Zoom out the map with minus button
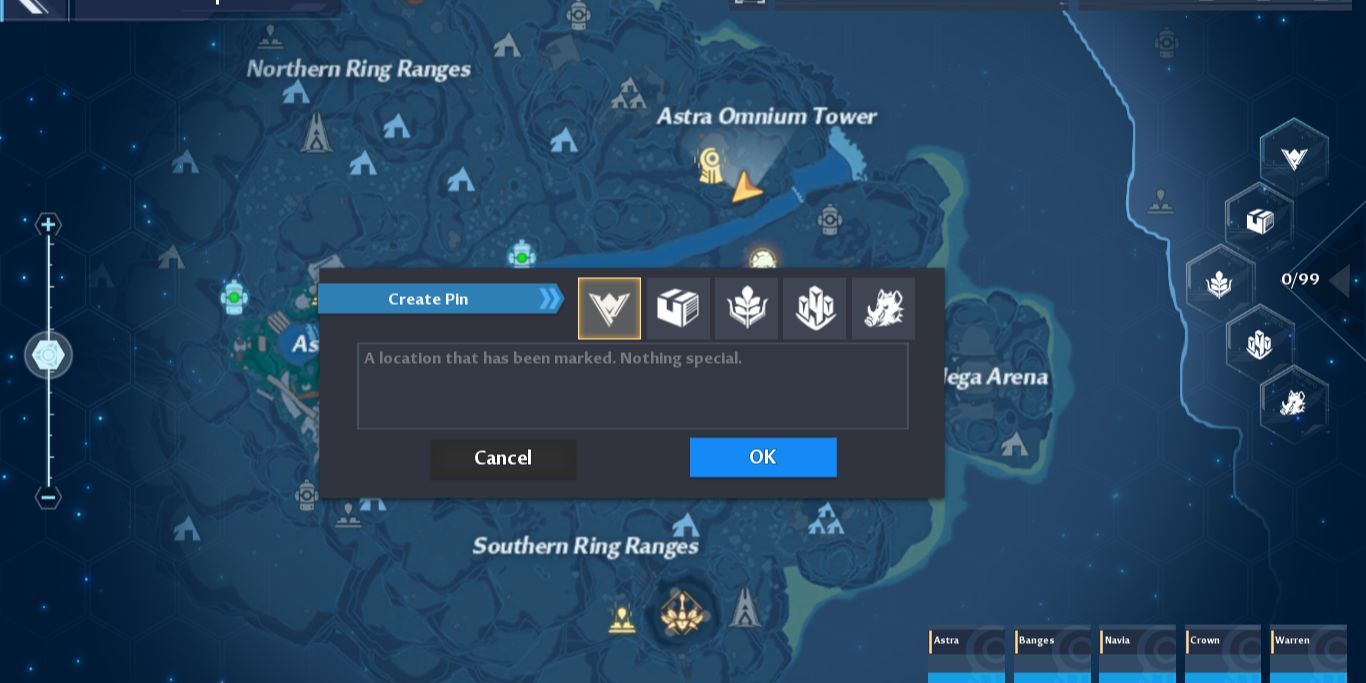 [x=48, y=497]
